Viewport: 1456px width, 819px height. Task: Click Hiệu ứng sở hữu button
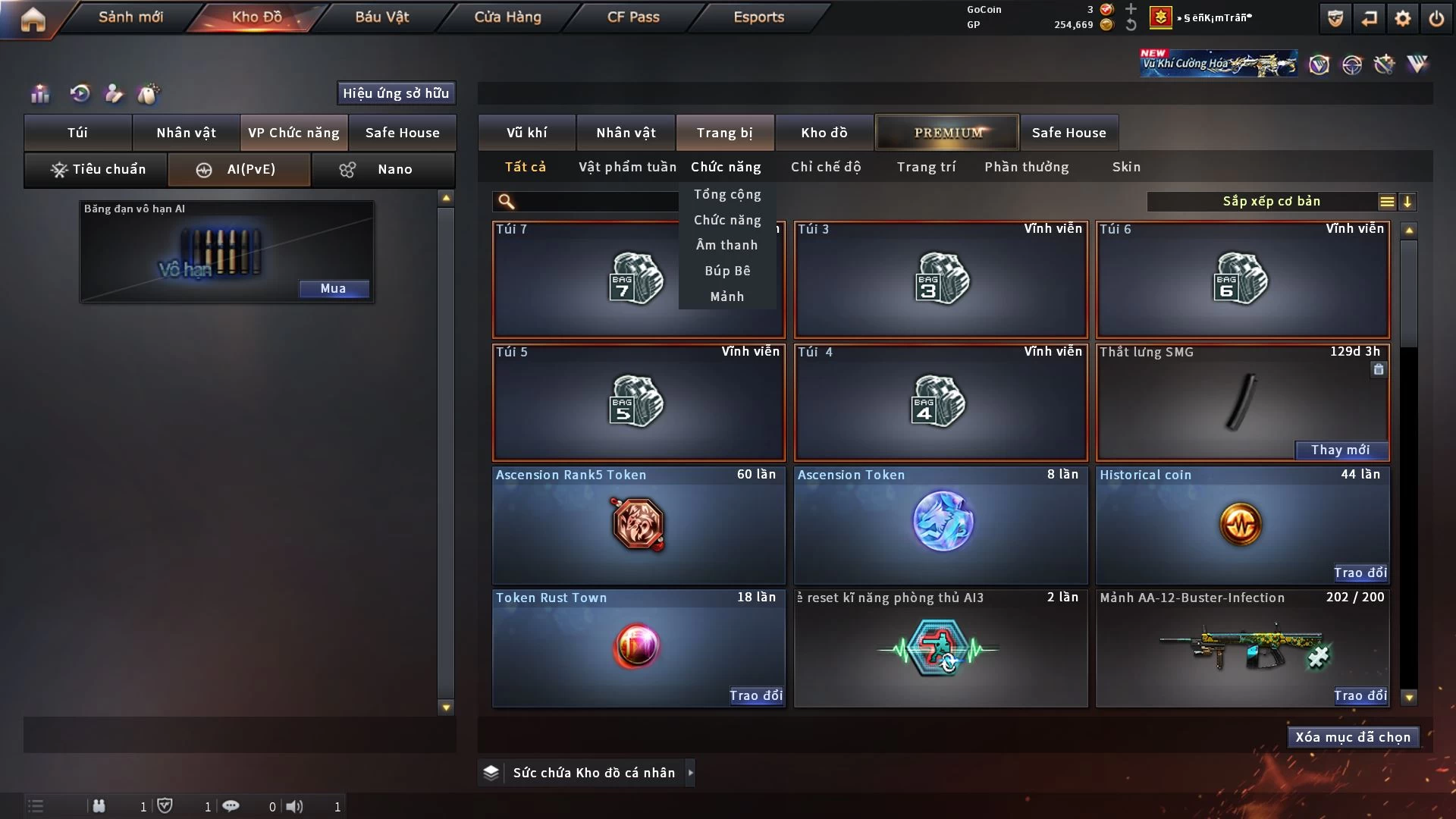click(x=395, y=93)
